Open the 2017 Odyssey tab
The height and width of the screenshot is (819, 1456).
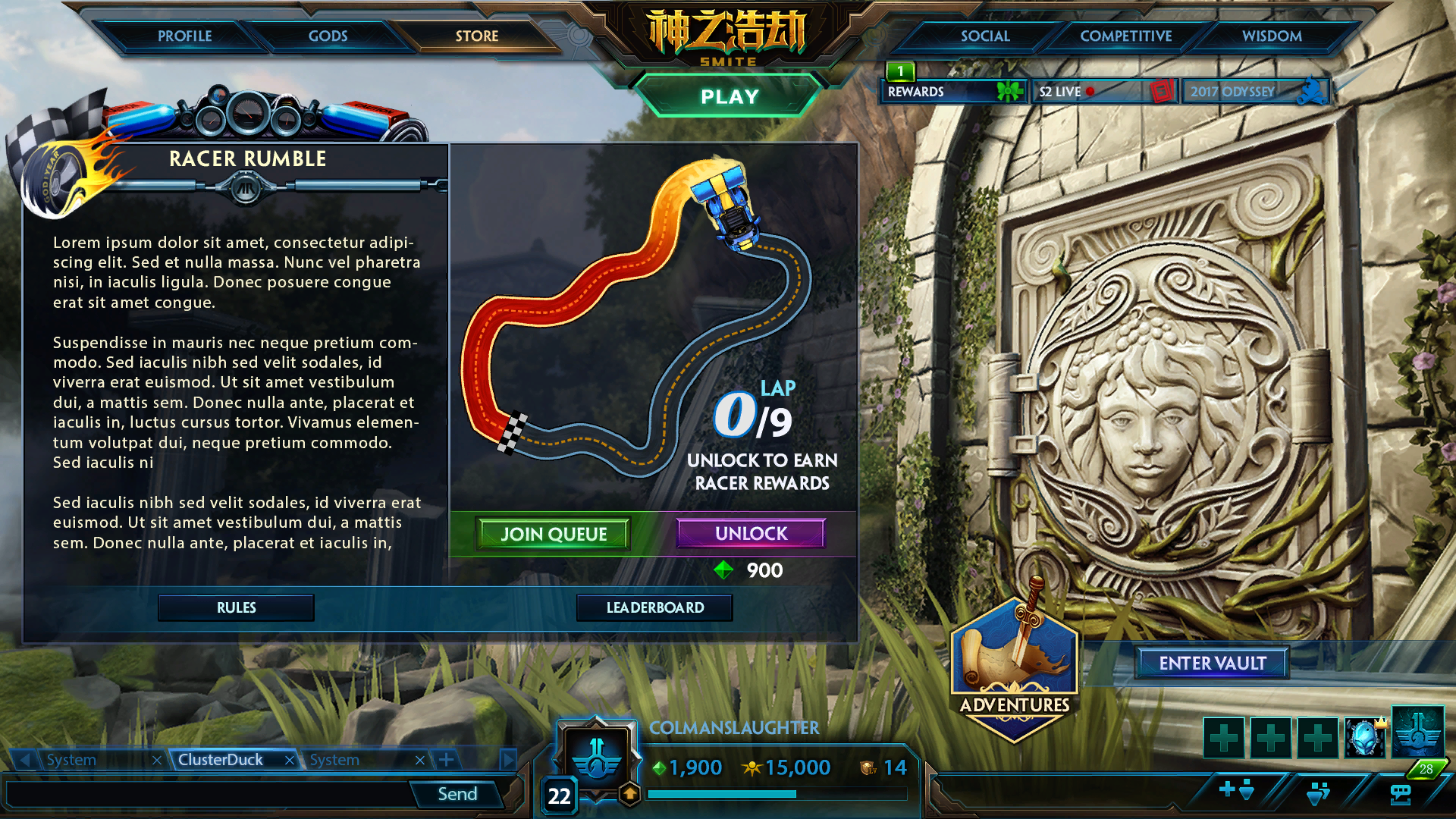click(x=1254, y=92)
